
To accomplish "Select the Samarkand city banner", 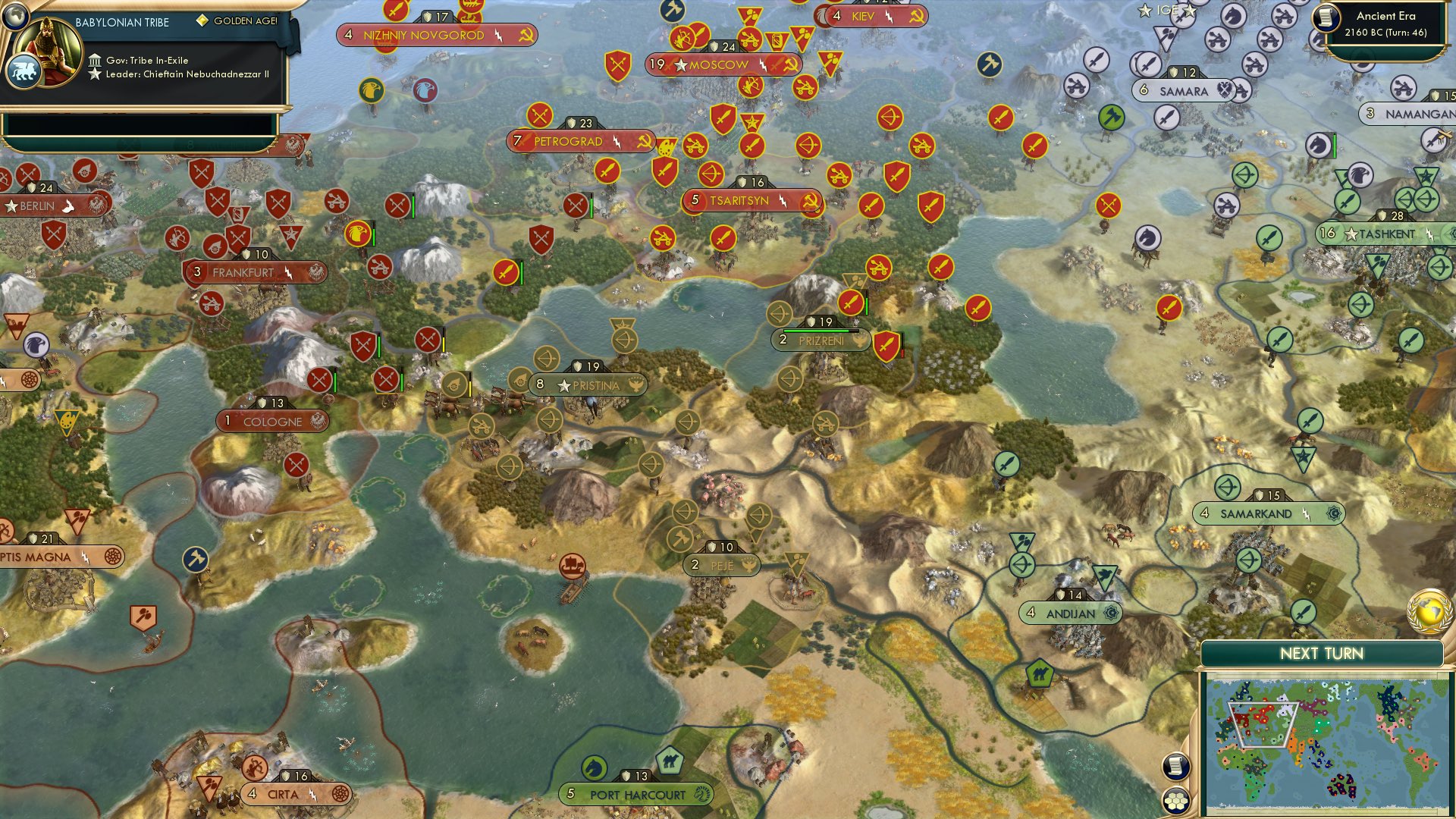I will pyautogui.click(x=1271, y=513).
